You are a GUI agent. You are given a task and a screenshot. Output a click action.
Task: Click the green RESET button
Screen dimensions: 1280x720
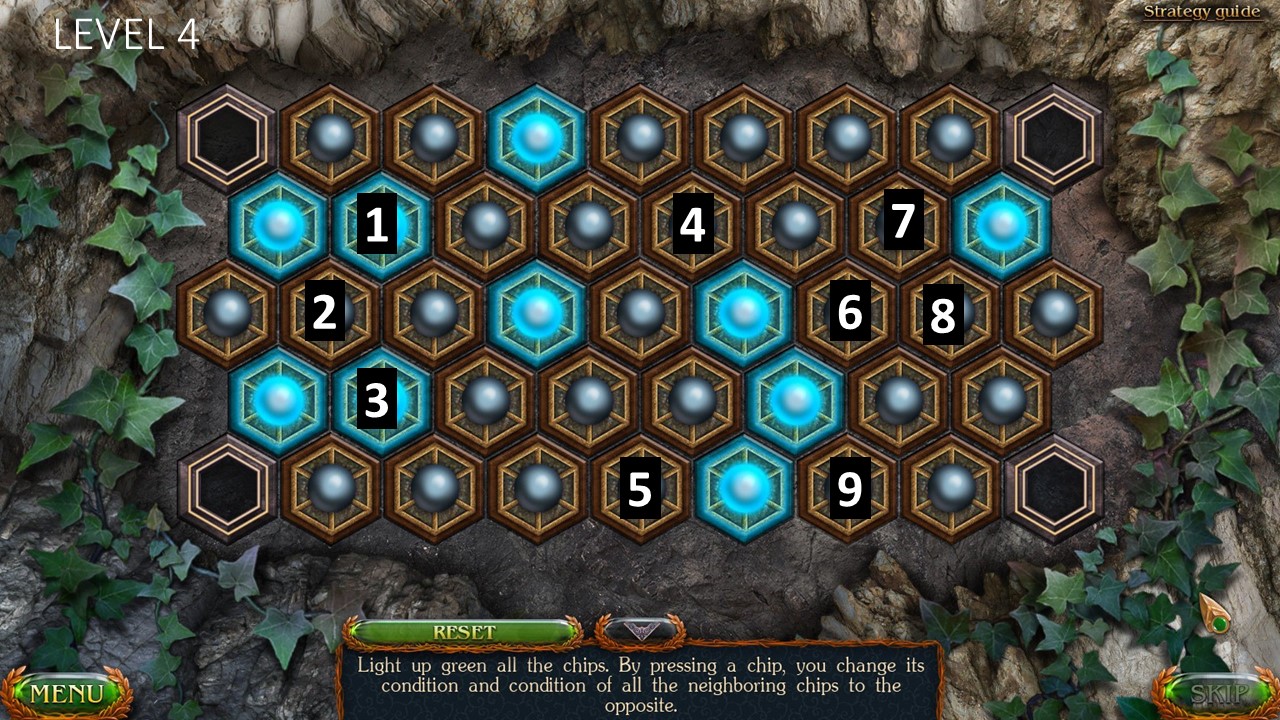coord(464,632)
